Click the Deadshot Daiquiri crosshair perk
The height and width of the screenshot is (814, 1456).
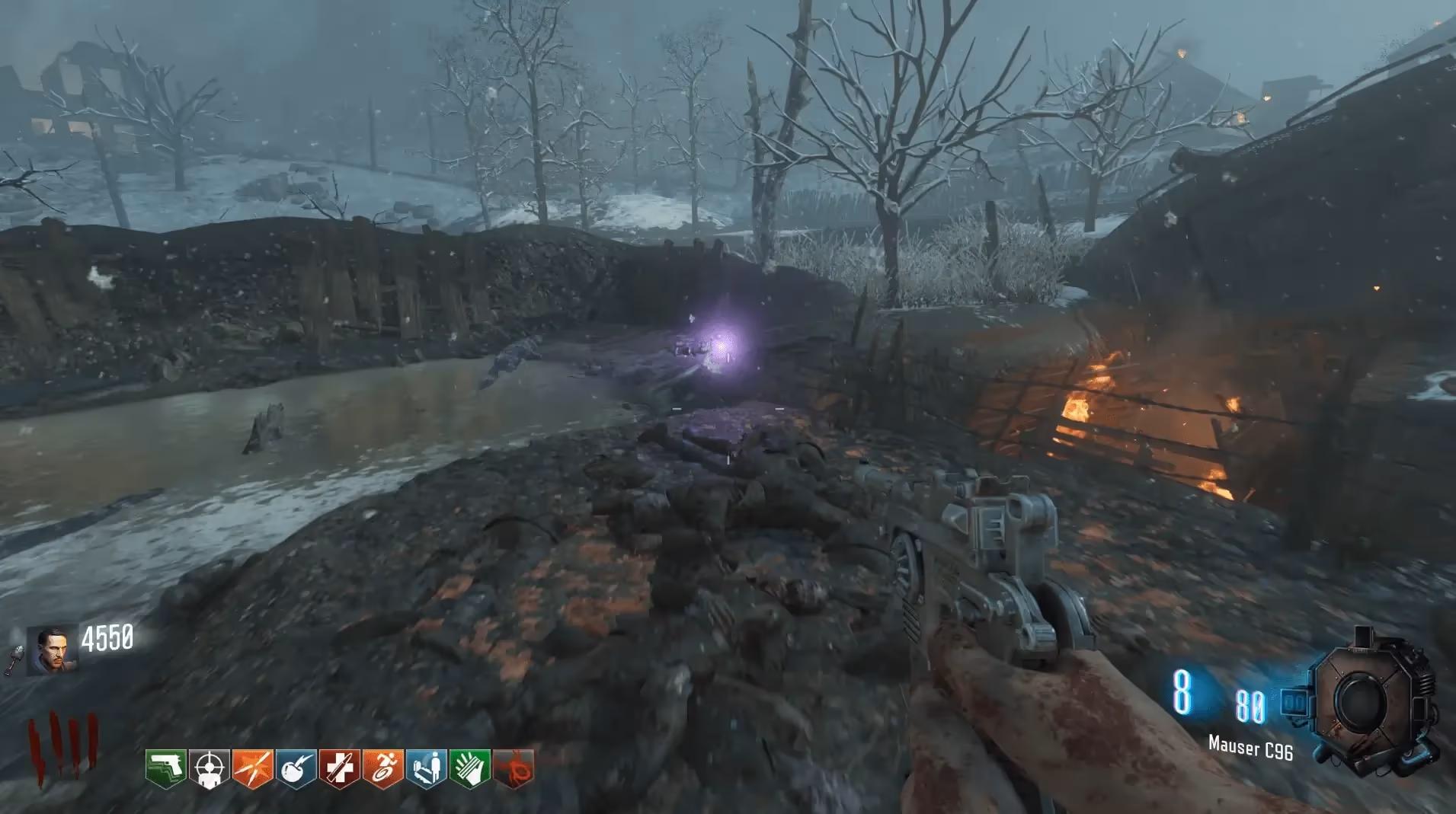(x=209, y=768)
